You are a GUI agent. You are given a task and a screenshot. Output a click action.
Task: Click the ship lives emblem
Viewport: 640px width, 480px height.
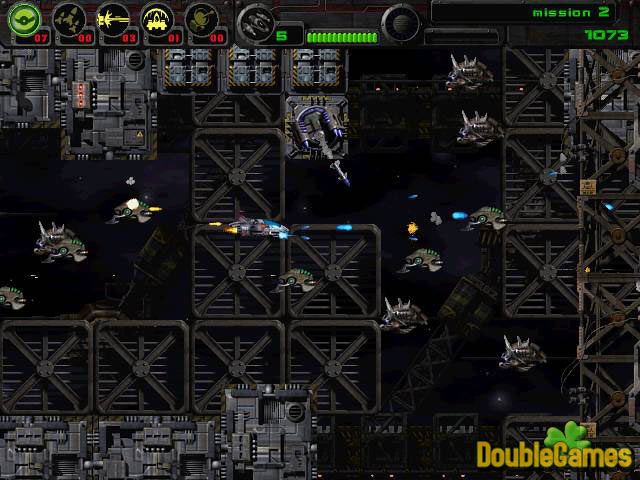257,21
